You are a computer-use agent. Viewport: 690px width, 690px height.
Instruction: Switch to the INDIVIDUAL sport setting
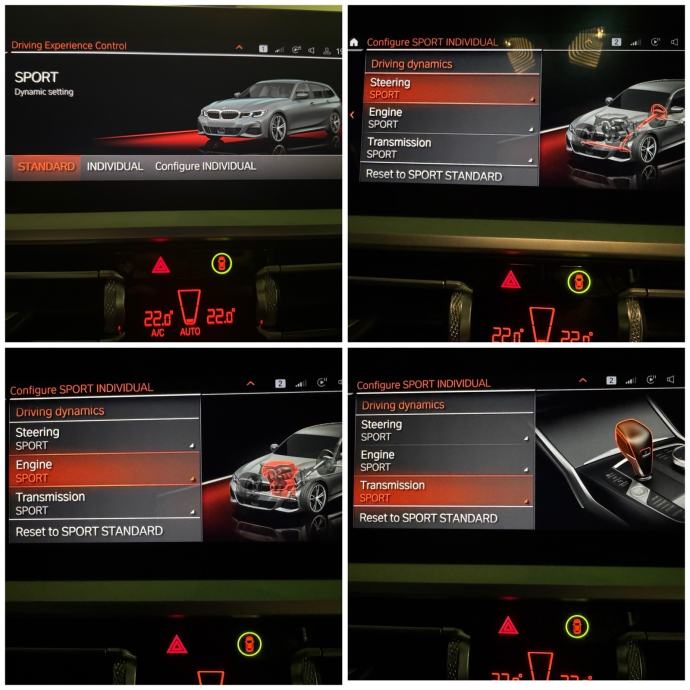[x=115, y=167]
